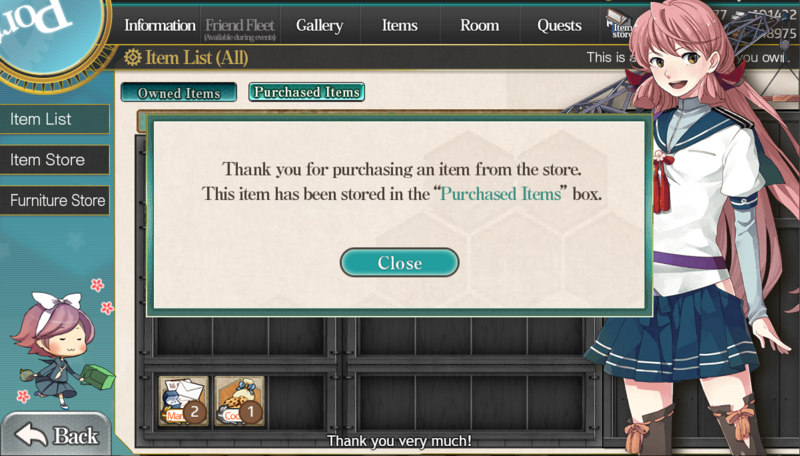
Task: Go to the Room menu
Action: tap(479, 25)
